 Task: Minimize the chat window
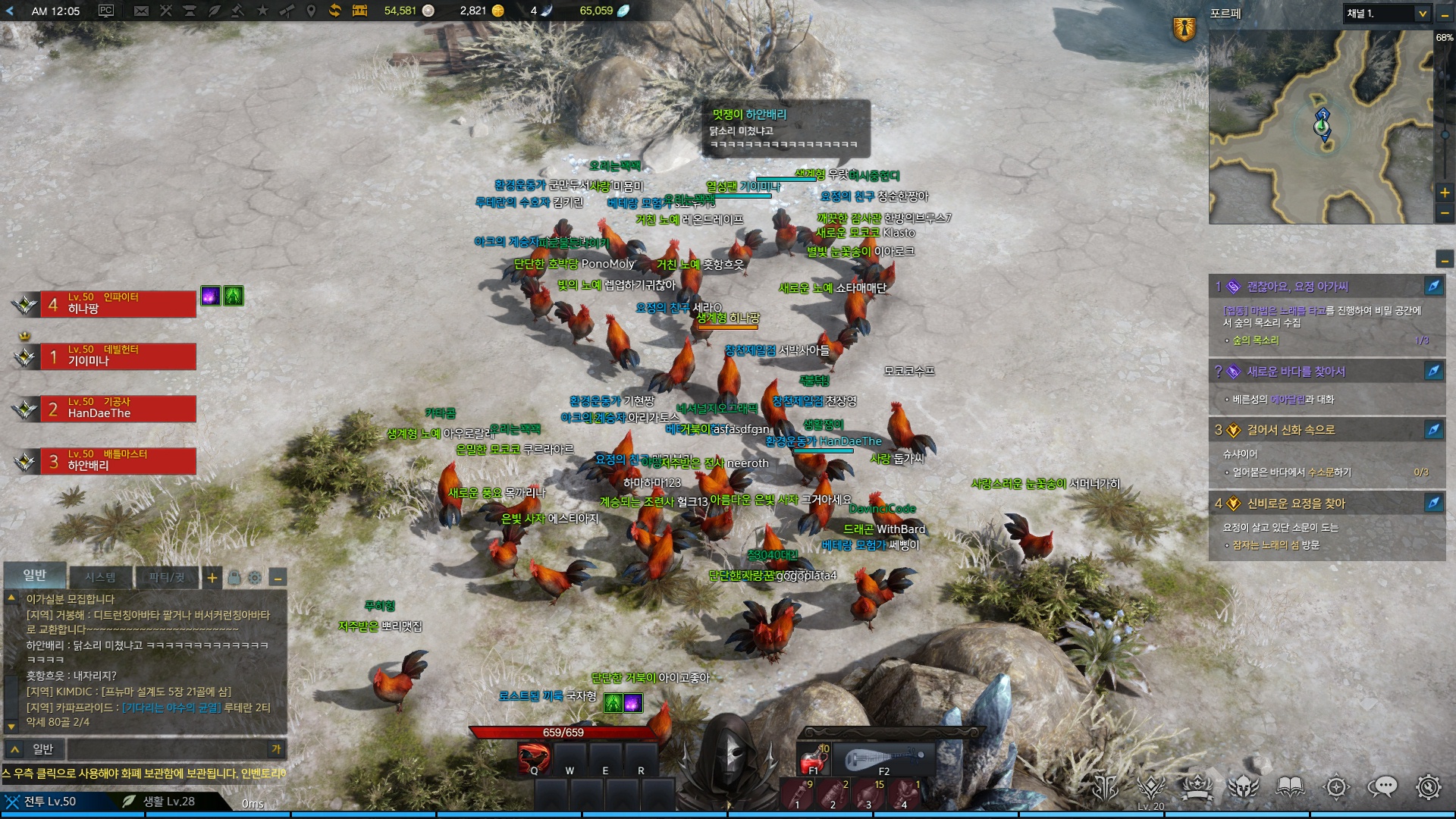[278, 578]
